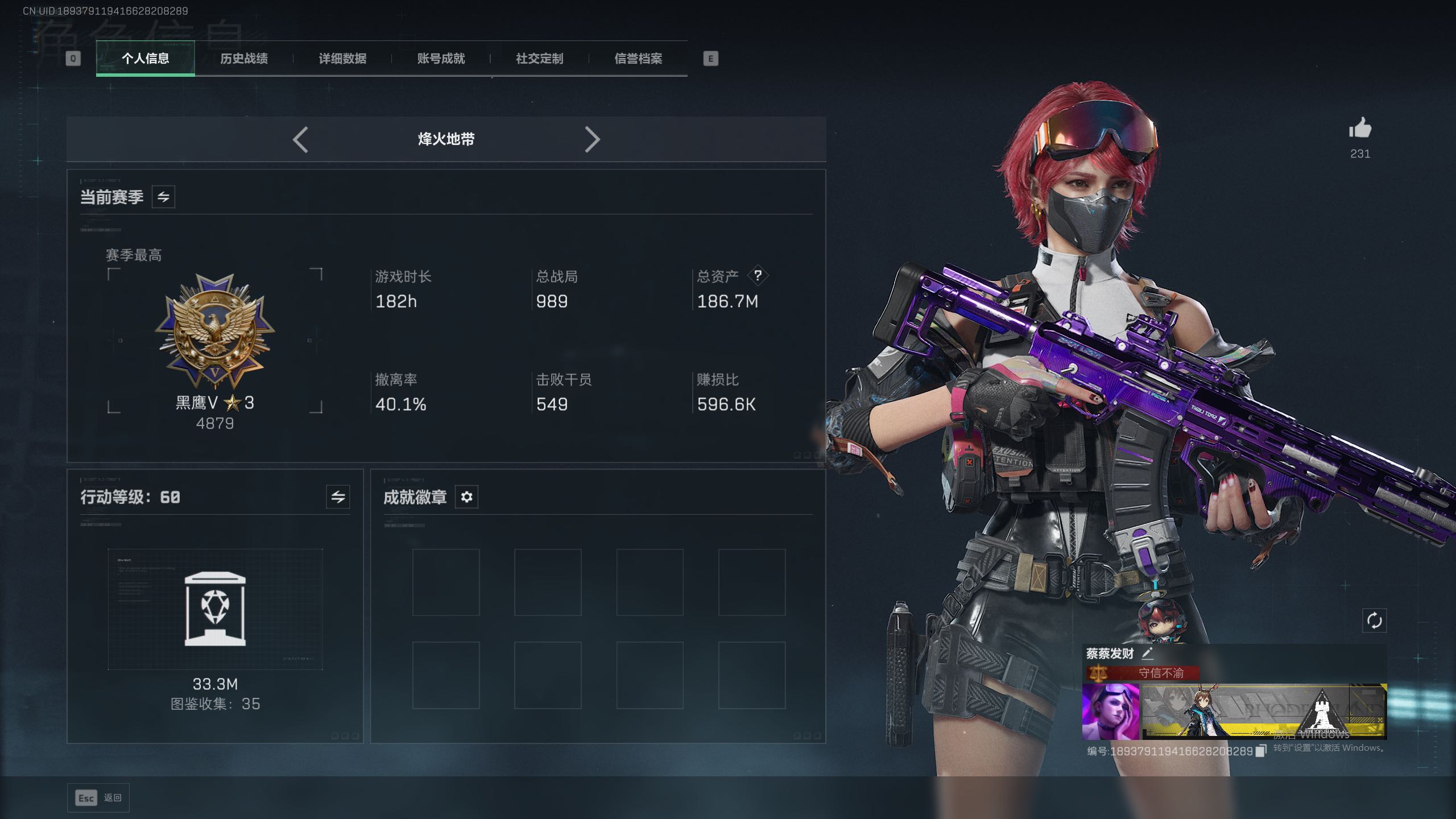The height and width of the screenshot is (819, 1456).
Task: Edit the player name 蔡蔡发财
Action: (x=1147, y=653)
